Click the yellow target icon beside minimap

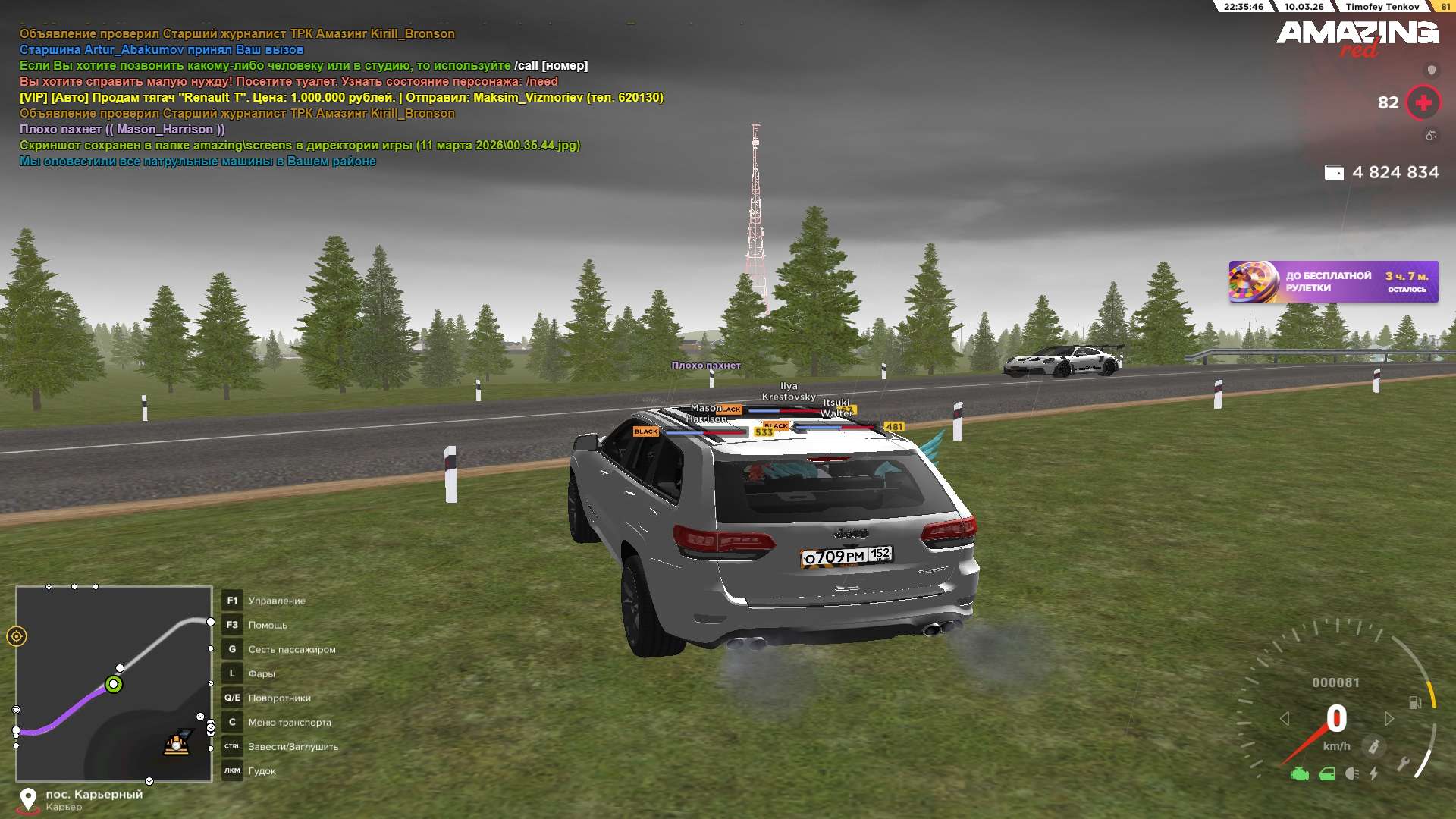(x=17, y=636)
